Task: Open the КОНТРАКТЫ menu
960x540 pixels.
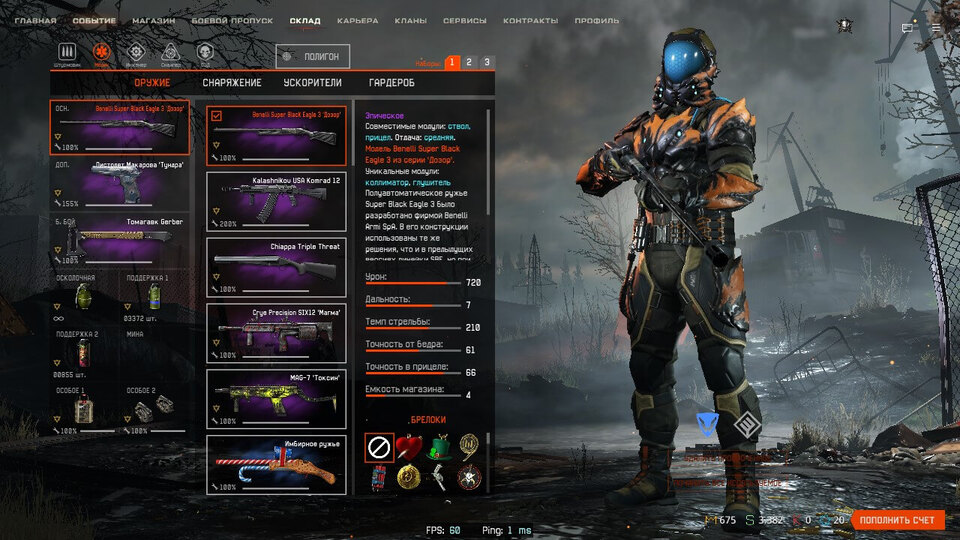Action: [x=530, y=21]
